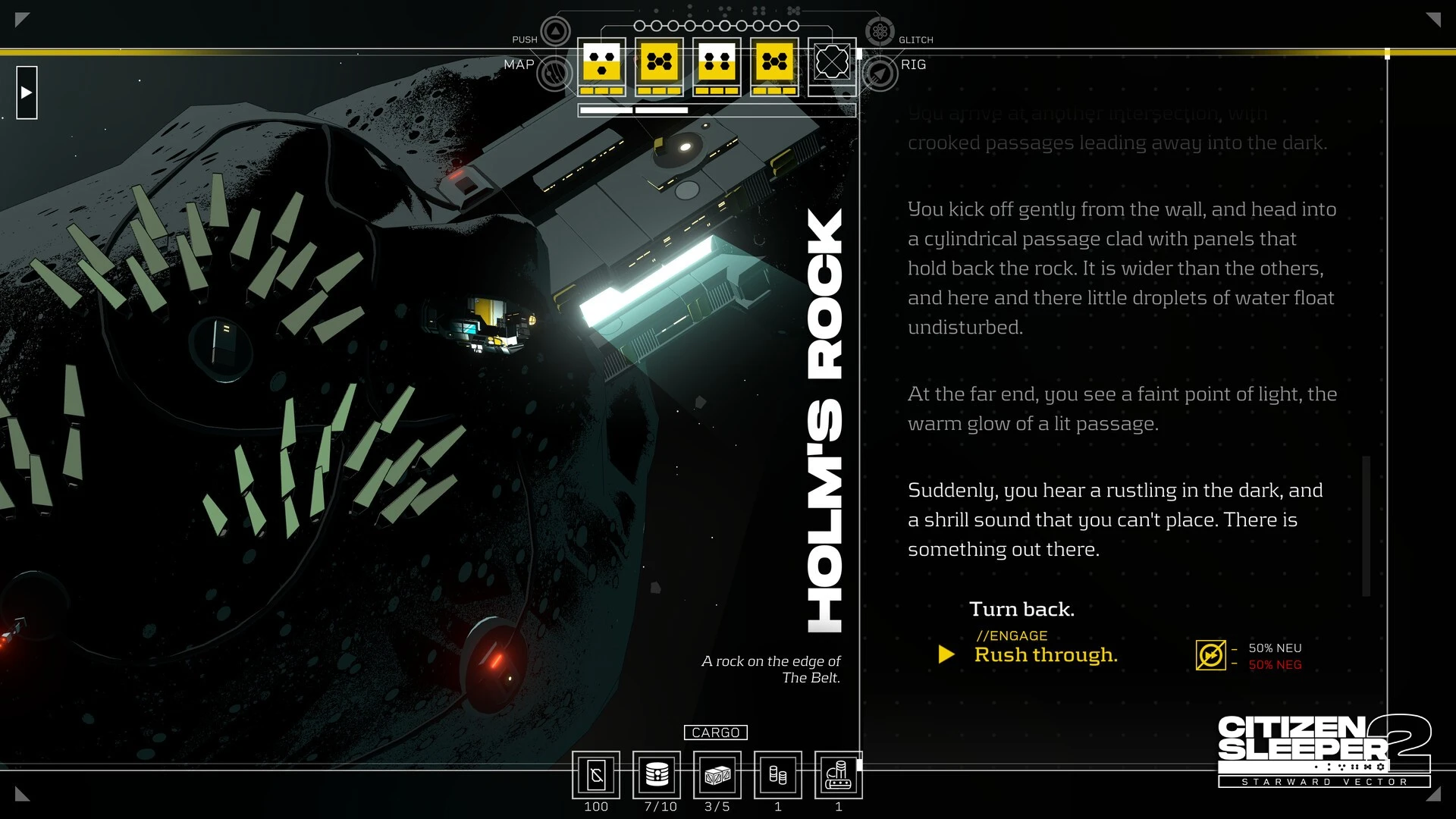The height and width of the screenshot is (819, 1456).
Task: Expand the side panel with the arrow tab
Action: tap(27, 93)
